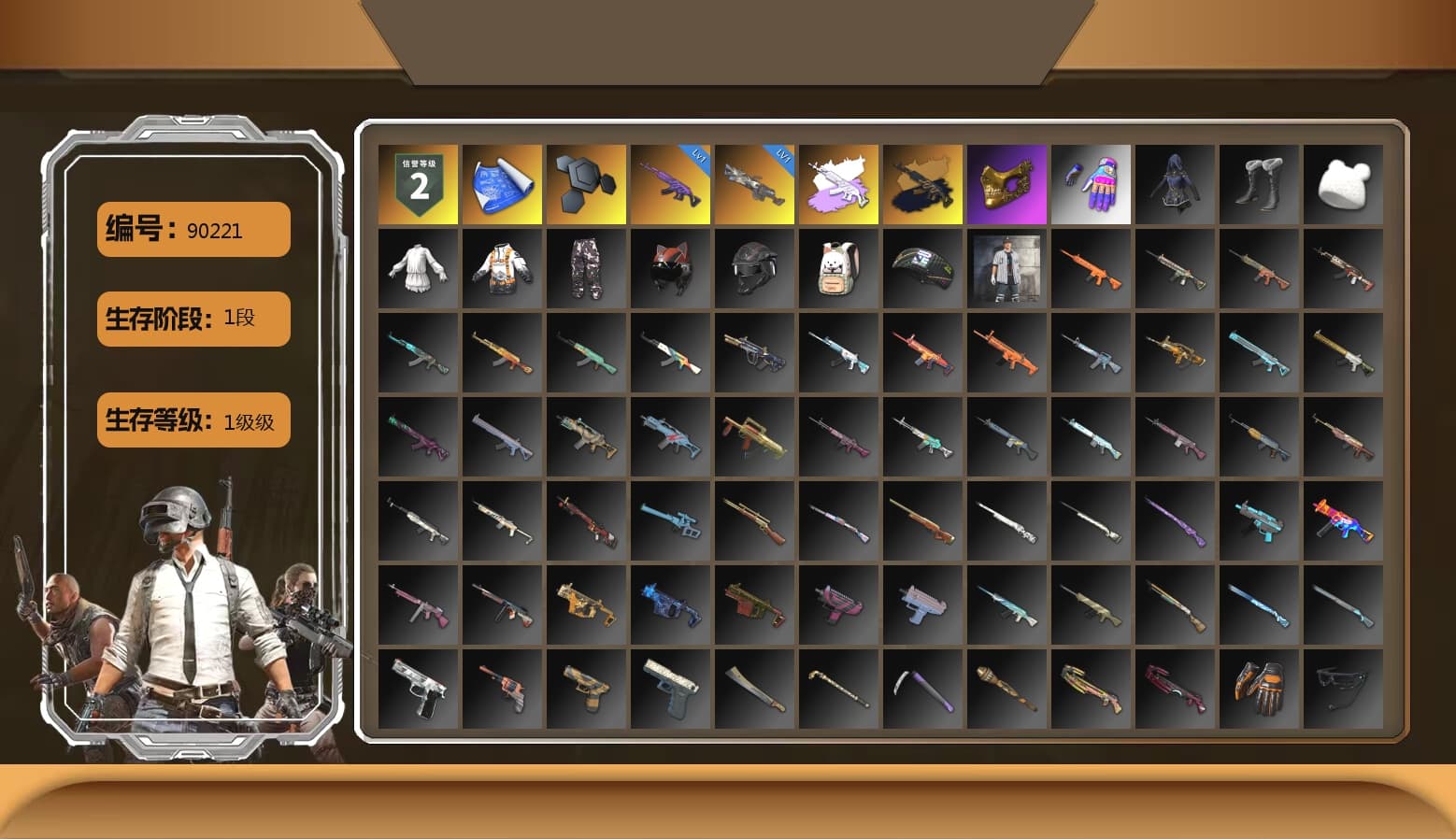The width and height of the screenshot is (1456, 839).
Task: Click the 信誉等级 2 badge
Action: point(417,183)
